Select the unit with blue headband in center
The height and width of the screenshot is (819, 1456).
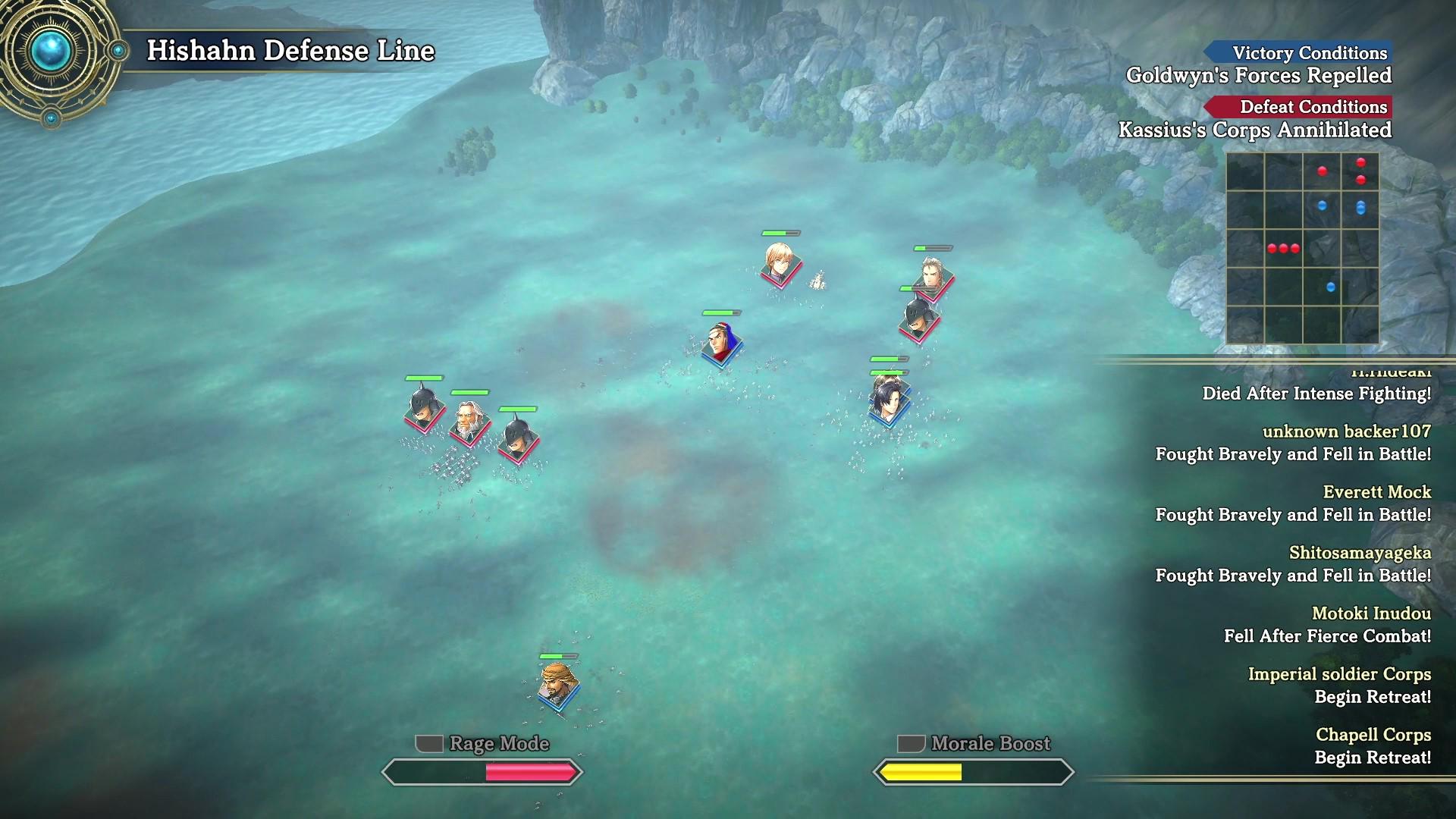[x=719, y=341]
